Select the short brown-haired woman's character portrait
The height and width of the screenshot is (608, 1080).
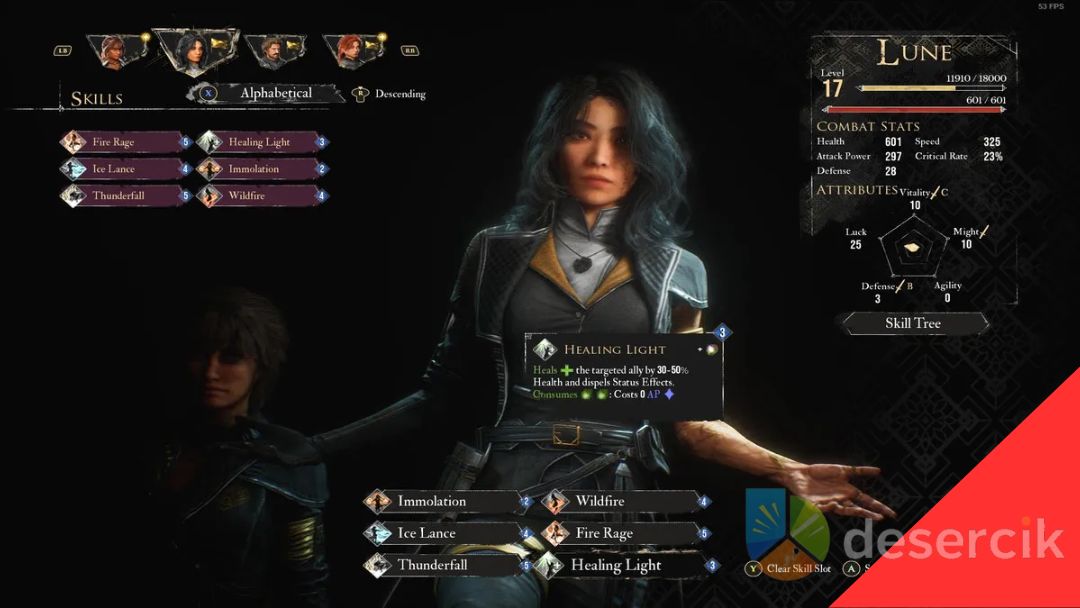pos(113,50)
